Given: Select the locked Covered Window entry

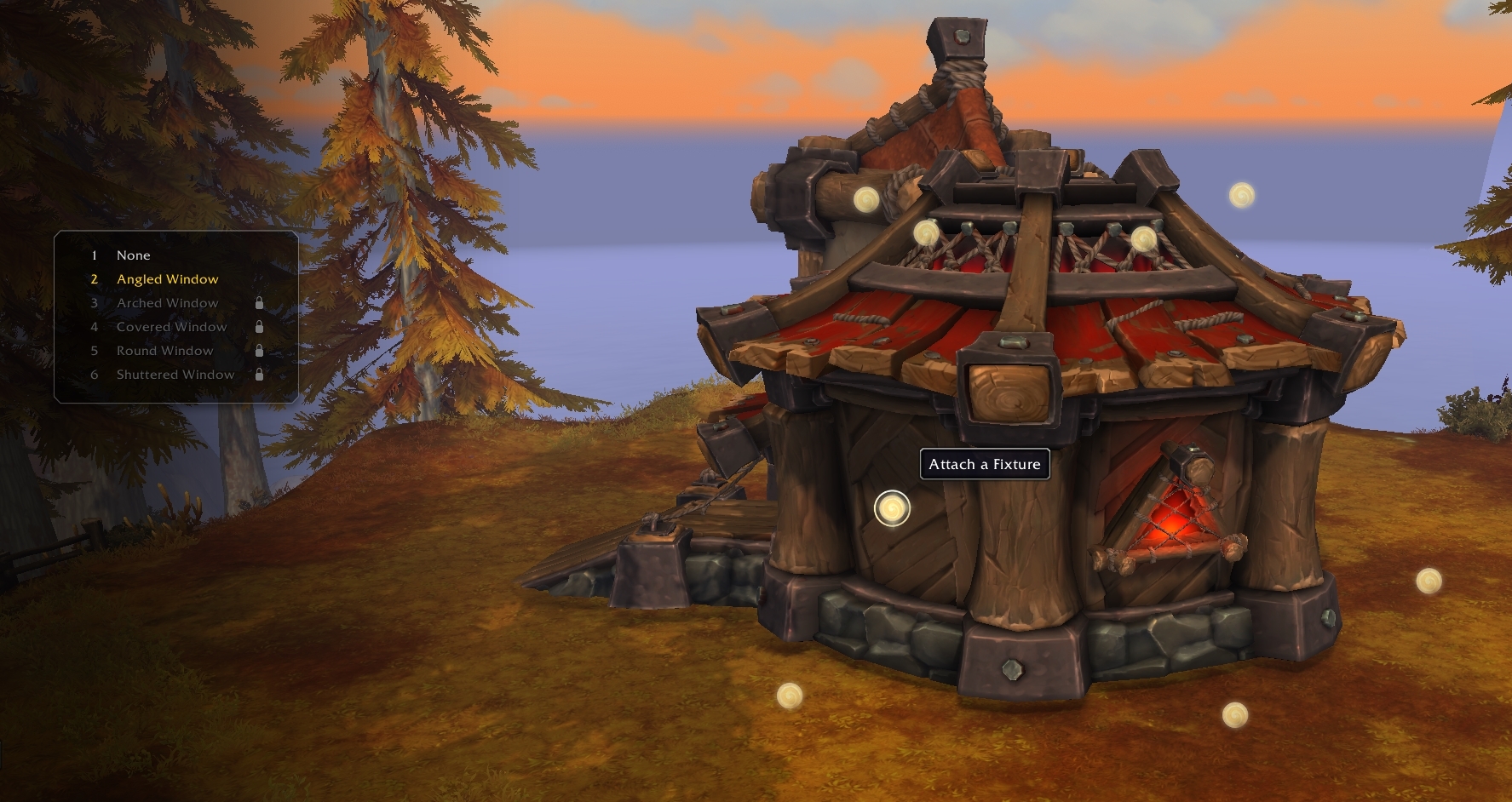Looking at the screenshot, I should coord(171,327).
